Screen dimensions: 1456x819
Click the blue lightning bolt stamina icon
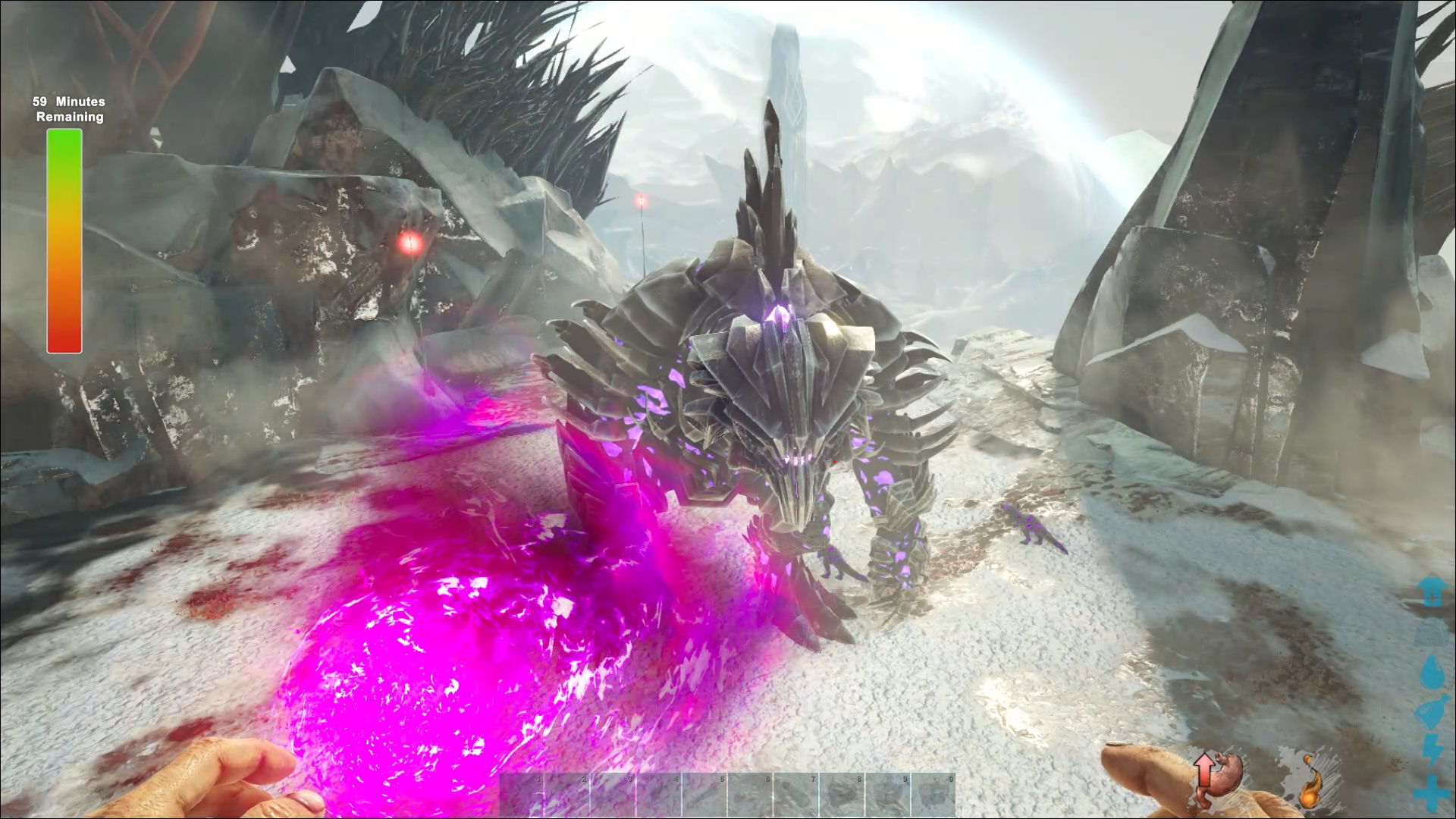(x=1432, y=751)
